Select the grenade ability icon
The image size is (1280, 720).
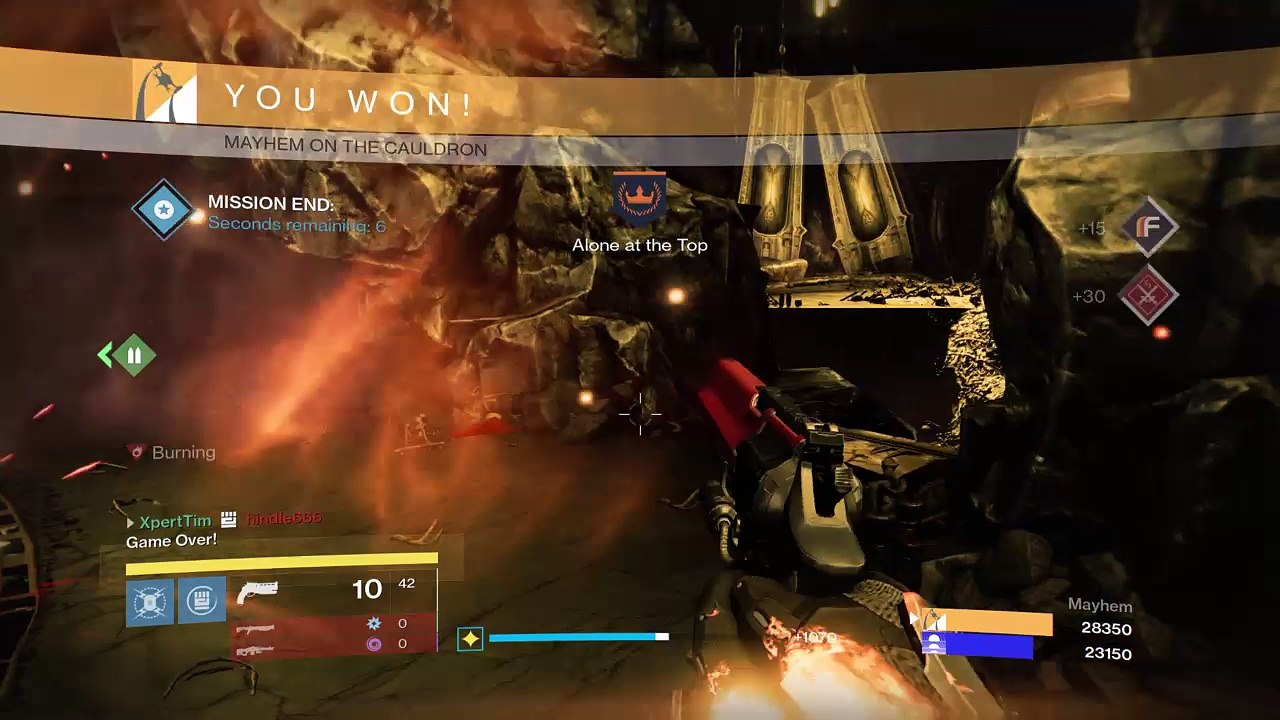click(x=150, y=601)
